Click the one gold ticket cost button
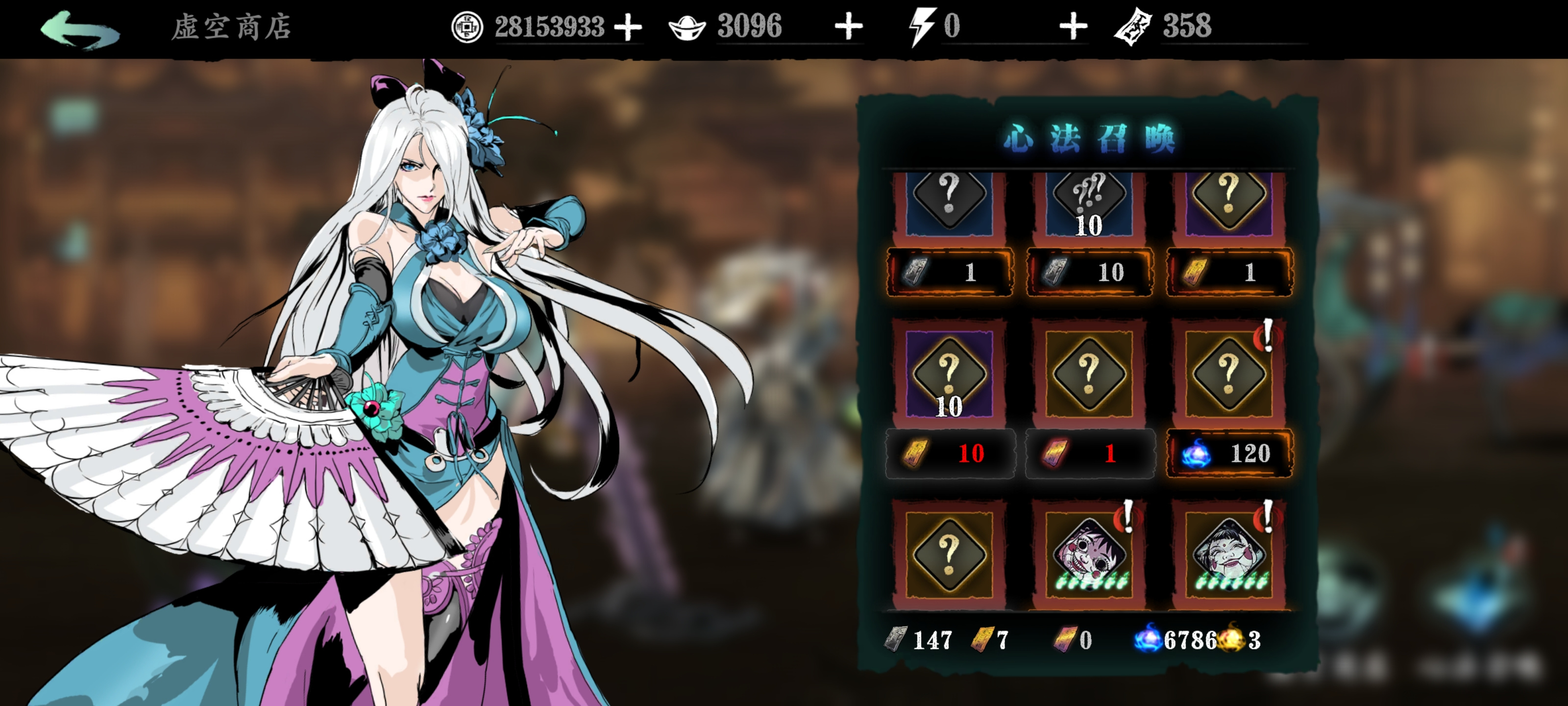 pos(1229,272)
